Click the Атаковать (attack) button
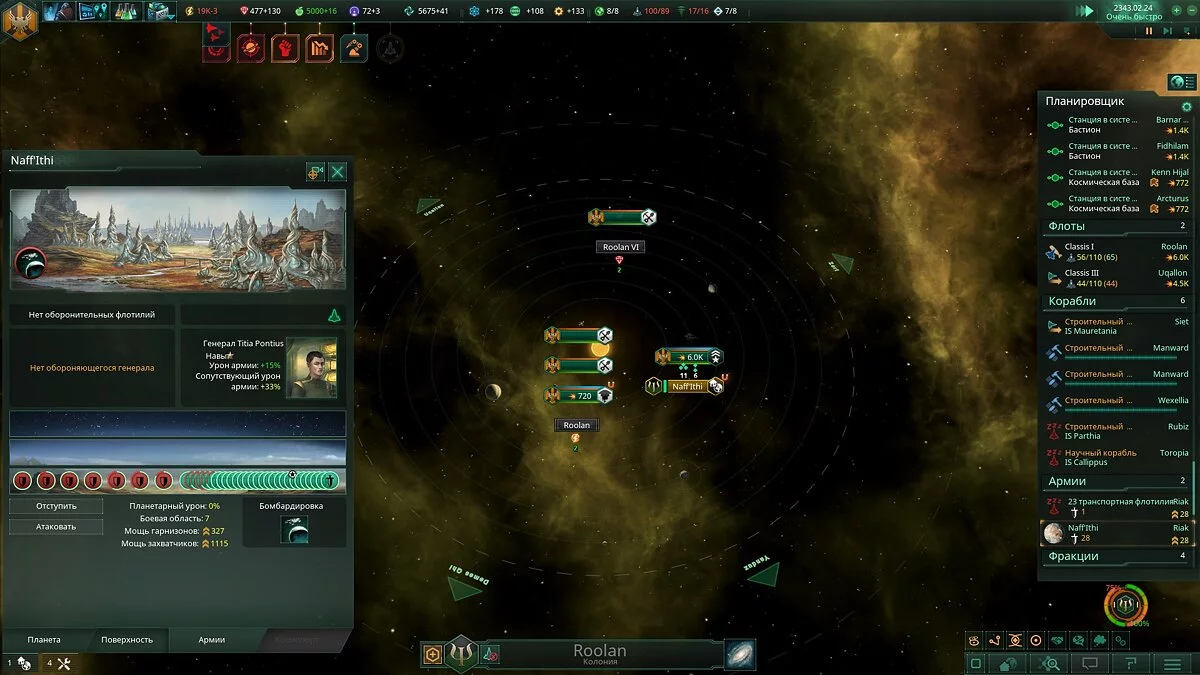1200x675 pixels. coord(56,526)
